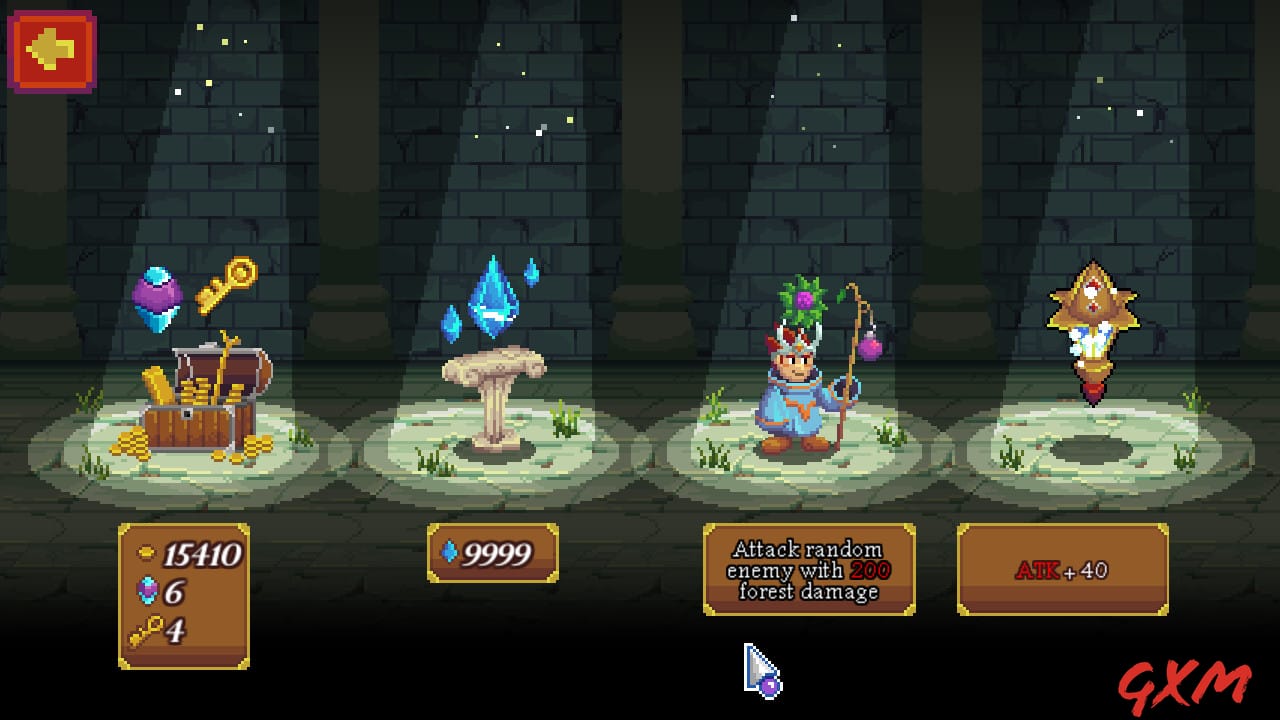Select the 9999 gem cost panel
1280x720 pixels.
click(x=492, y=551)
